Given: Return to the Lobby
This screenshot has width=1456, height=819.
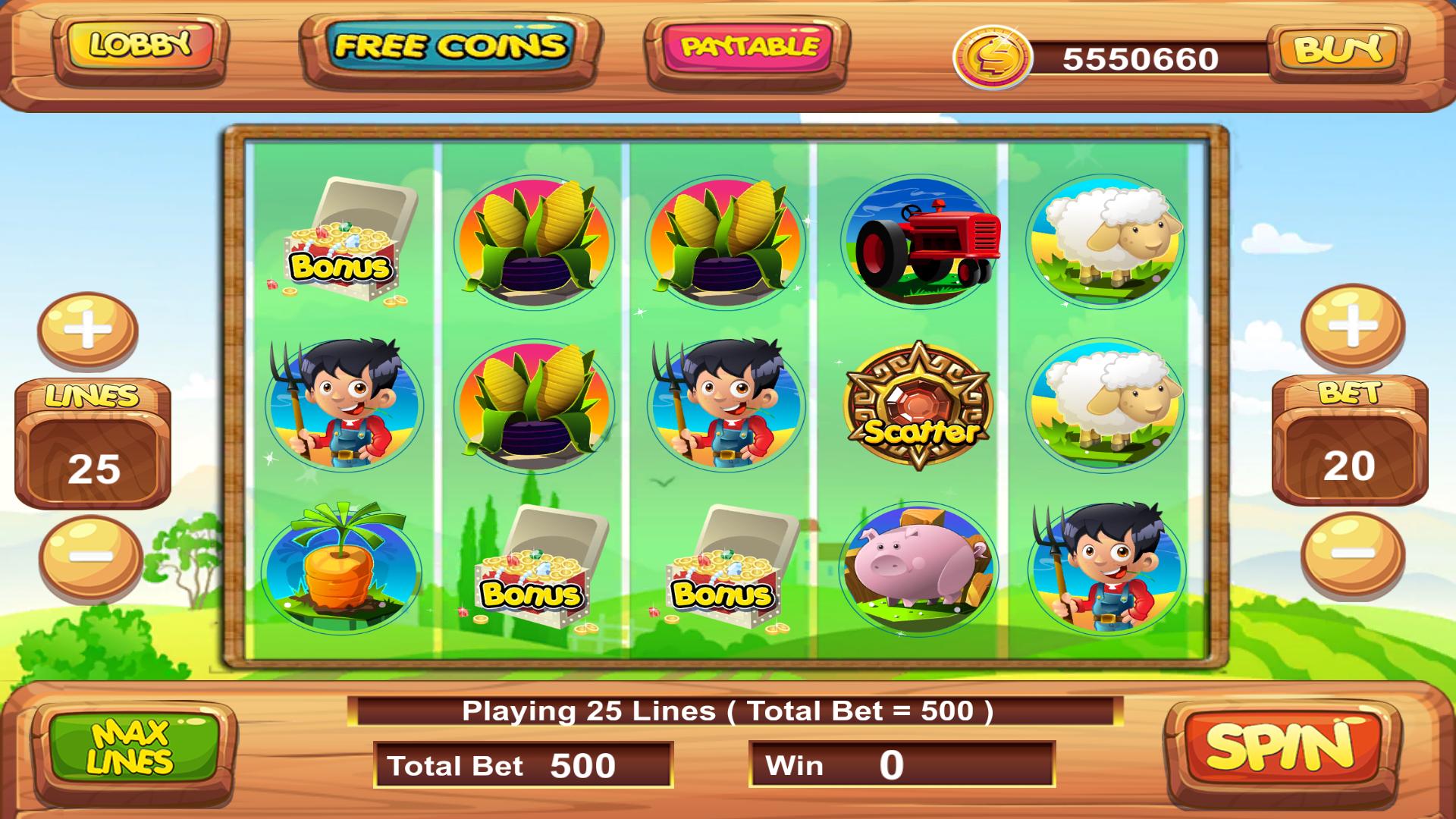Looking at the screenshot, I should pyautogui.click(x=139, y=45).
